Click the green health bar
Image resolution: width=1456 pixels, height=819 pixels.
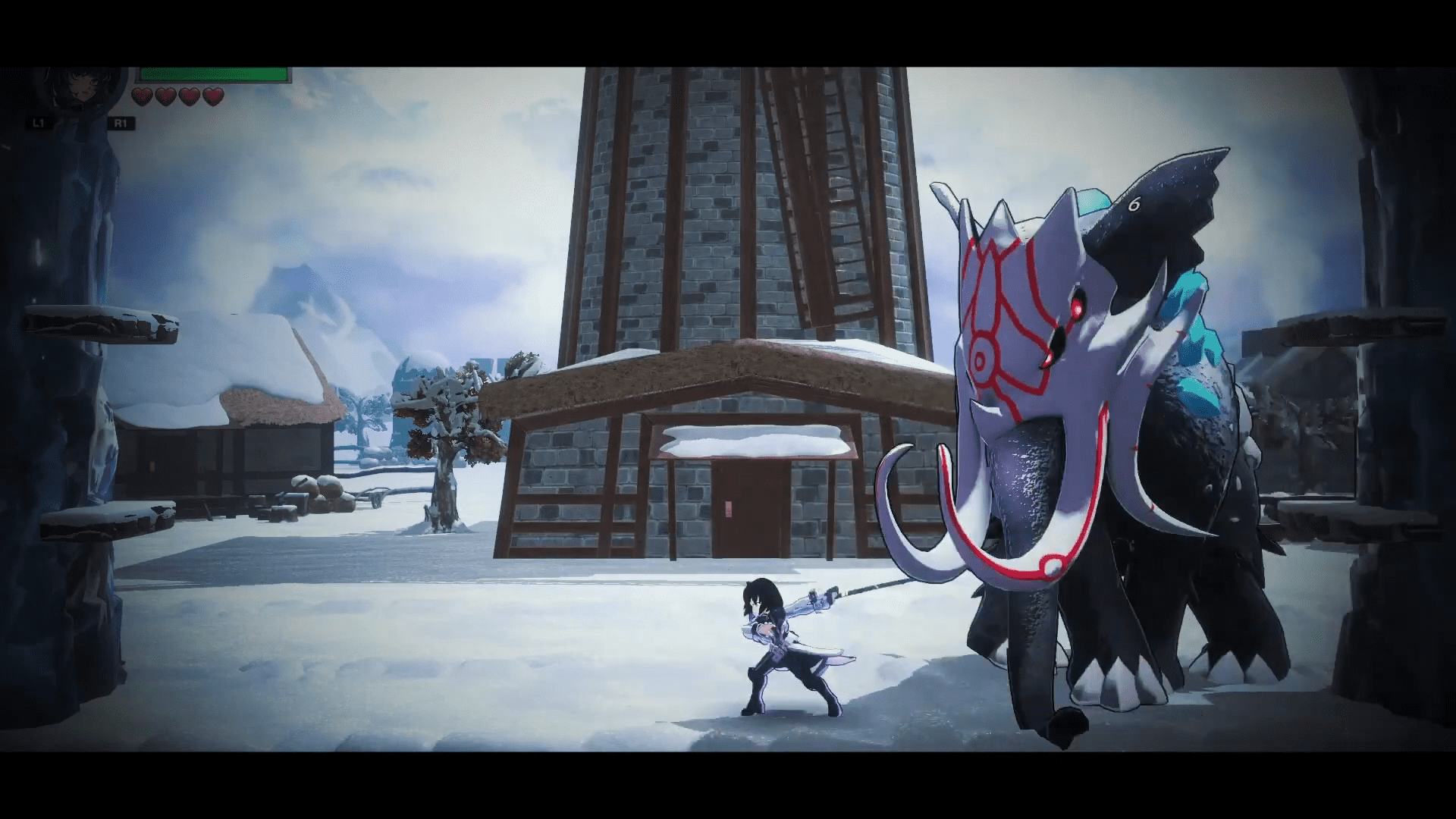click(212, 74)
